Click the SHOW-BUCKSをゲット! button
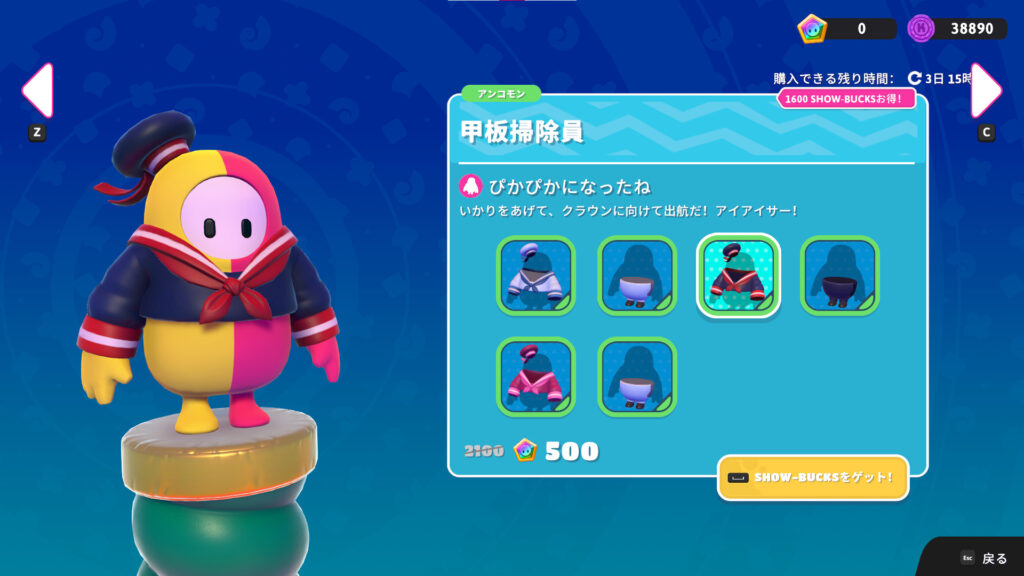Screen dimensions: 1024x576 click(x=813, y=478)
